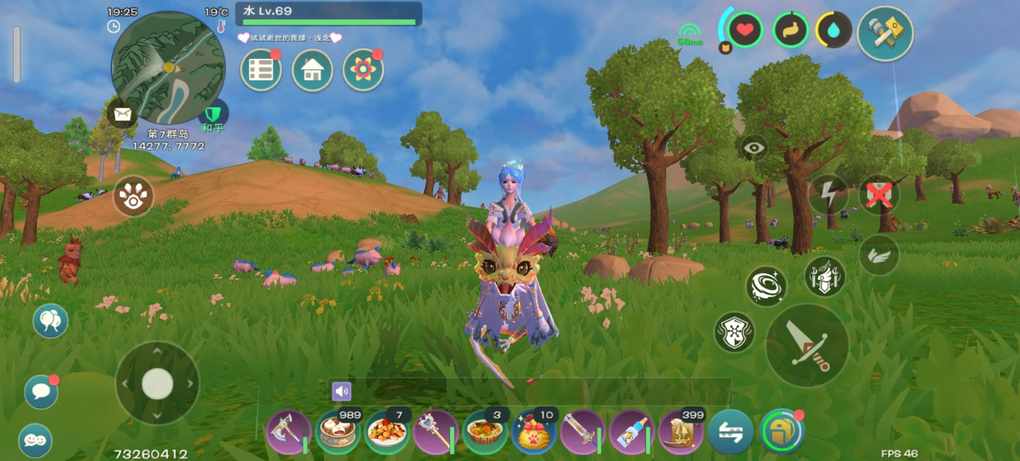Open the chat speech bubble
Viewport: 1020px width, 461px height.
coord(41,391)
